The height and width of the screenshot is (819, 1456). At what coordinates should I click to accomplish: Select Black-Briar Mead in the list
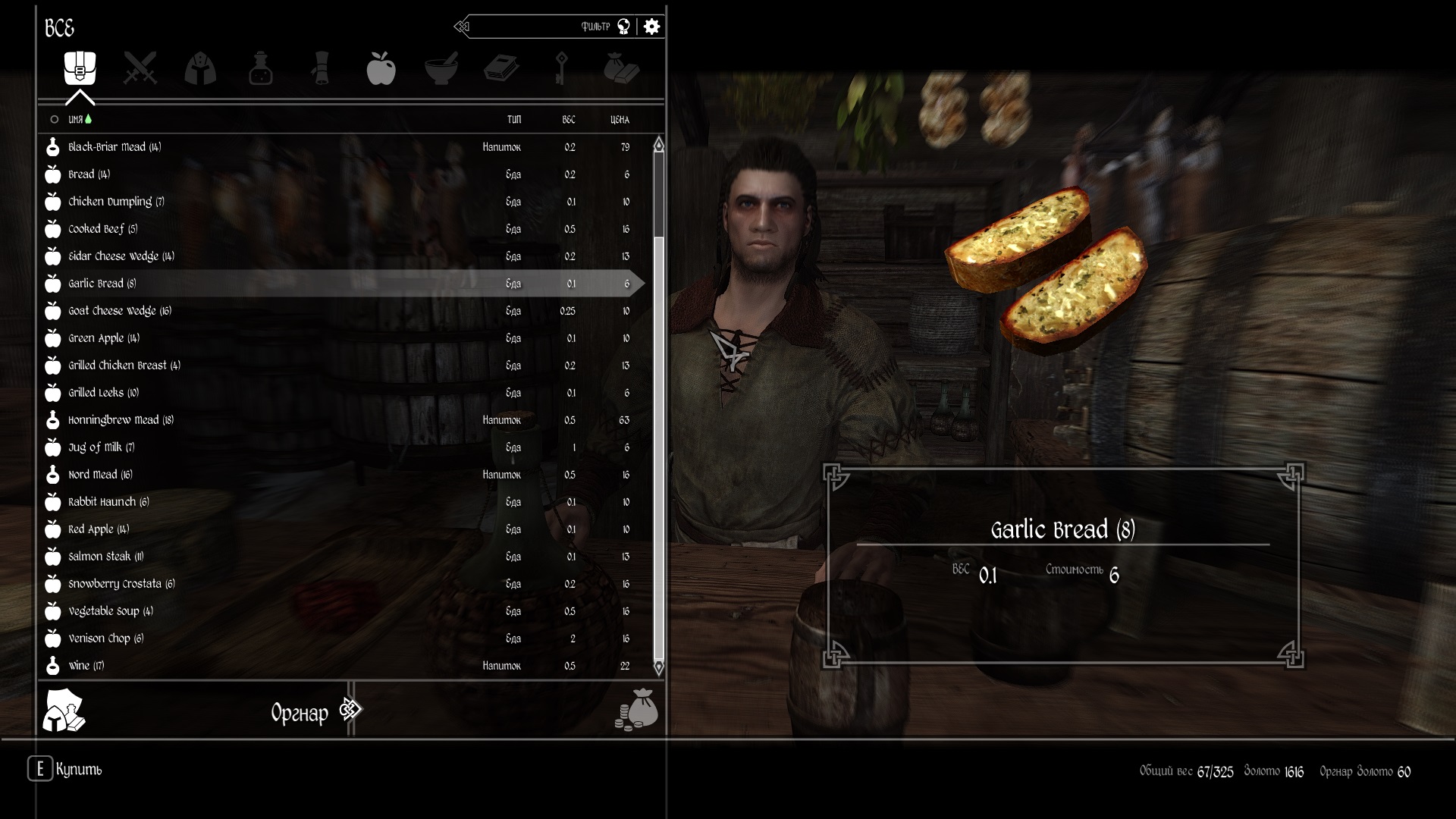115,147
